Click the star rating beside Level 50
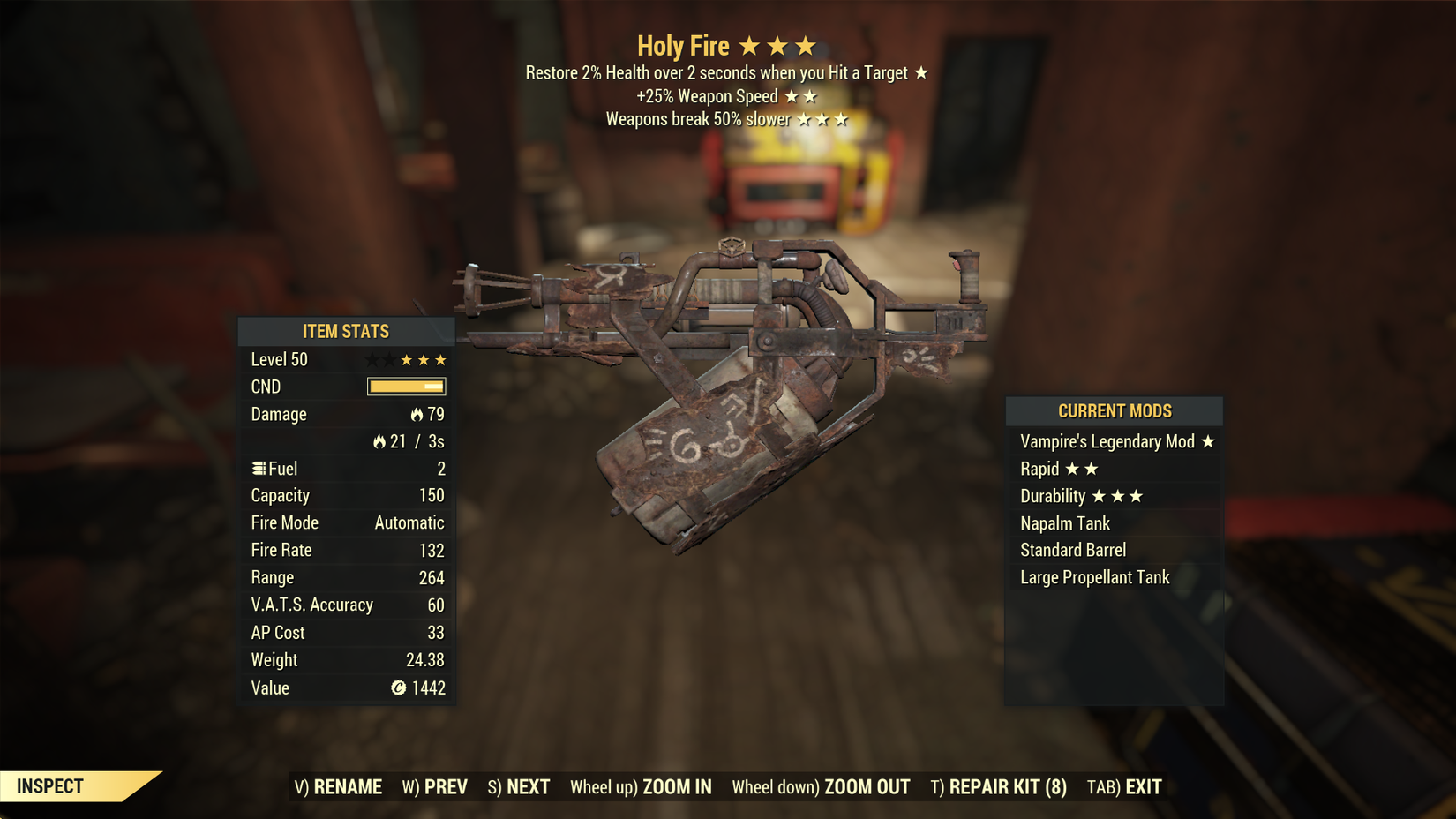The image size is (1456, 819). click(x=406, y=359)
